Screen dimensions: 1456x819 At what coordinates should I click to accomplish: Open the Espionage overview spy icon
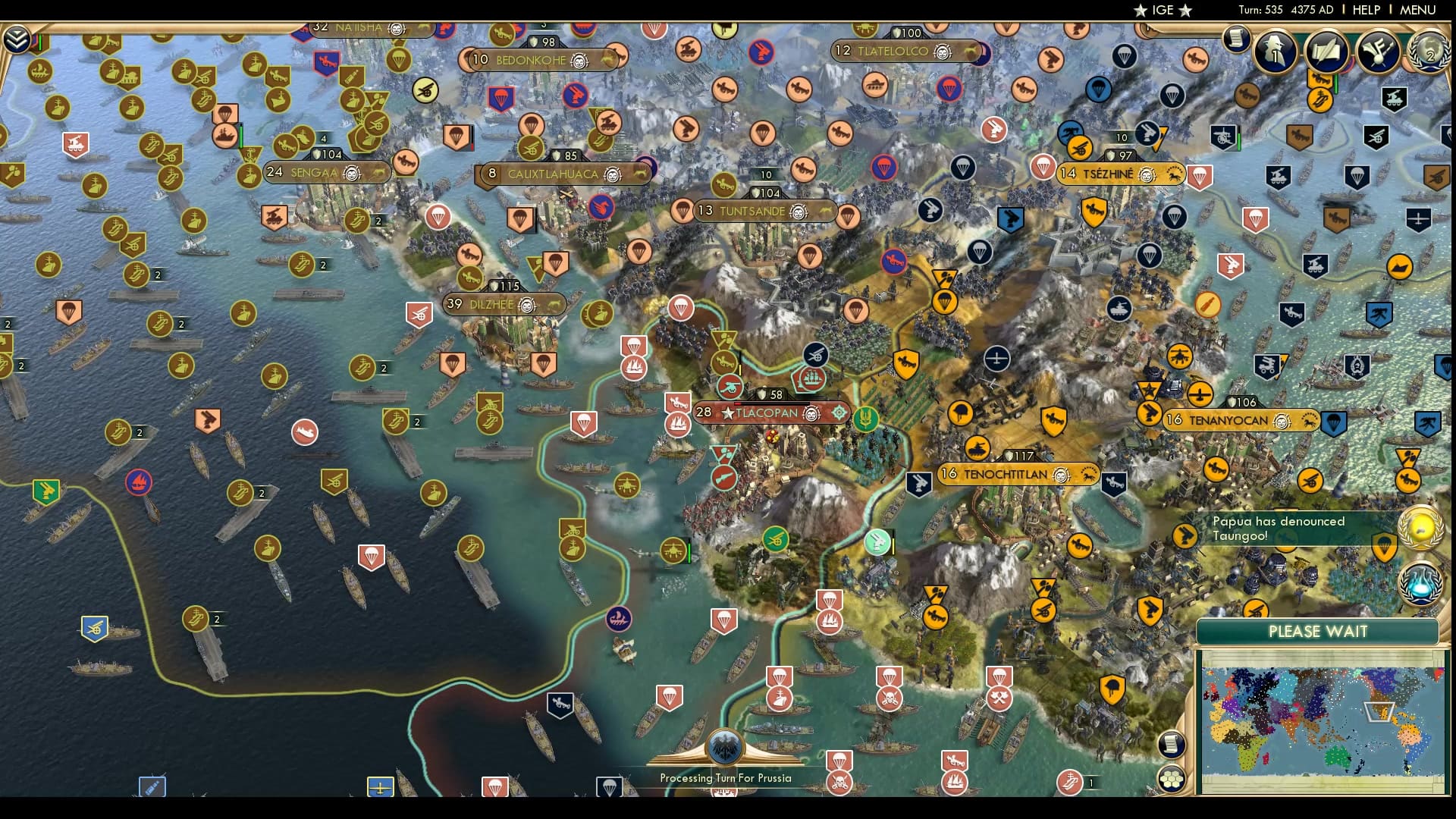coord(1274,52)
